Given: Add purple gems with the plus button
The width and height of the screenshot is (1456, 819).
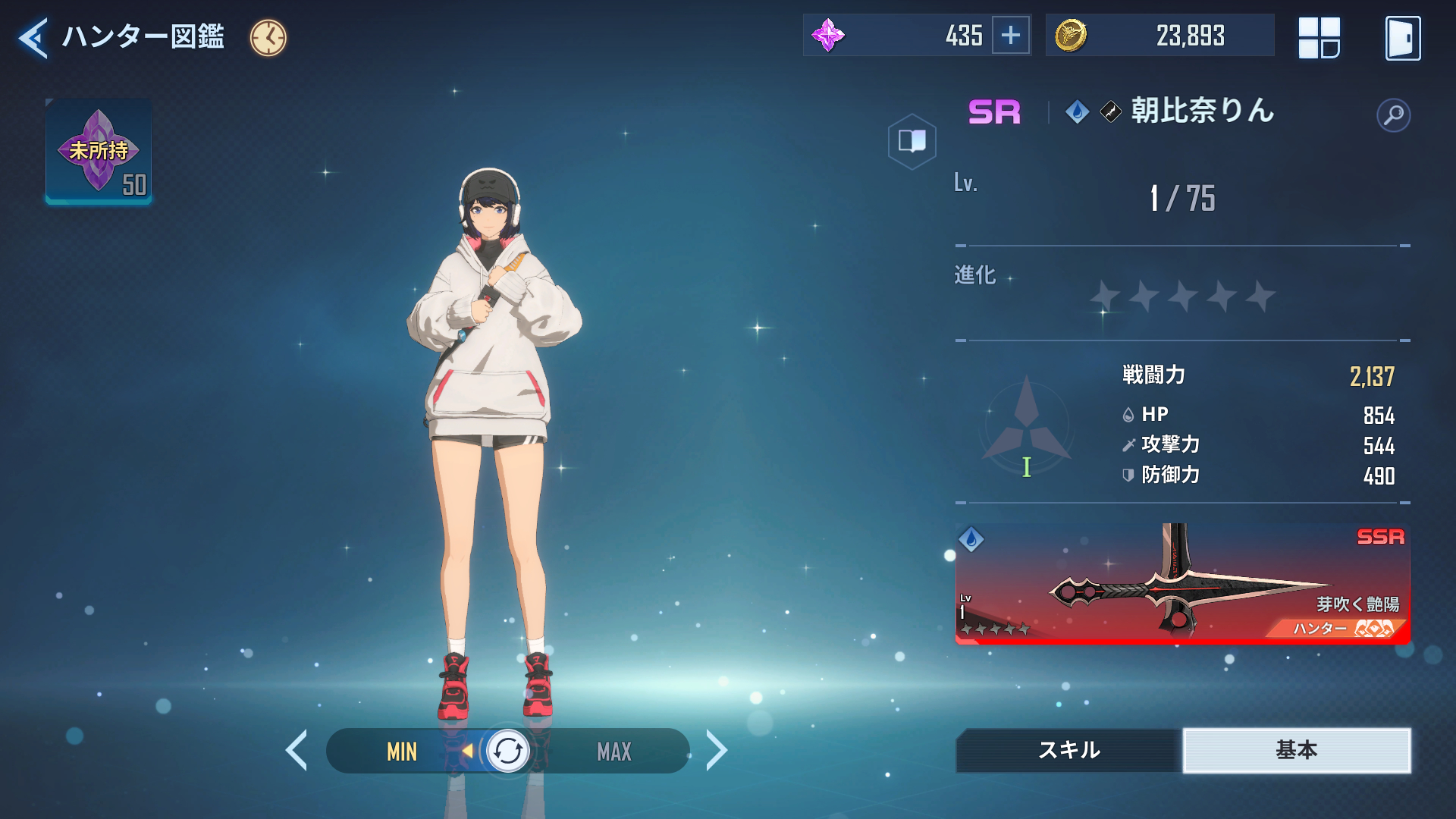Looking at the screenshot, I should [1011, 36].
